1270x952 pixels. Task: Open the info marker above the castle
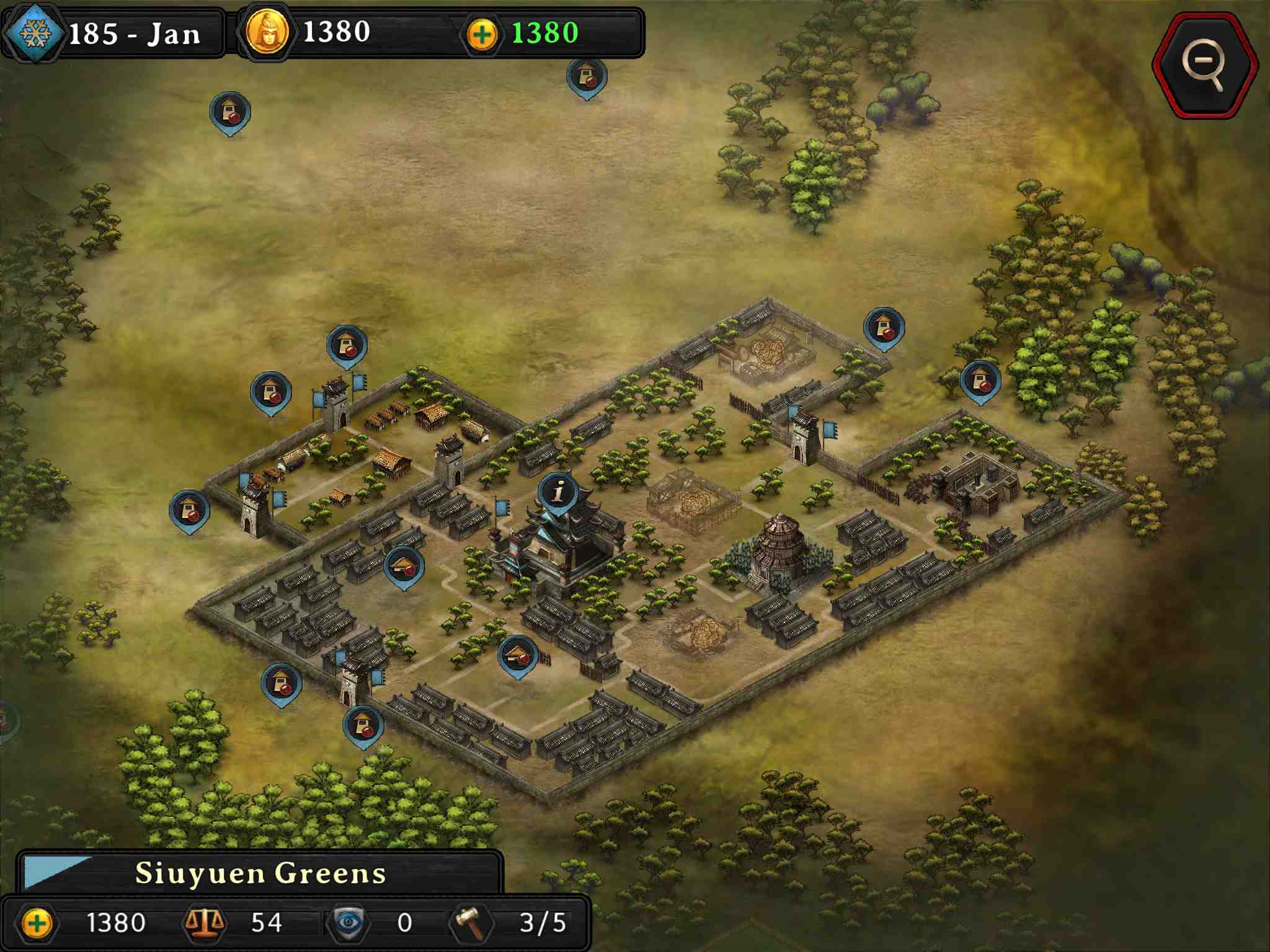[x=558, y=493]
